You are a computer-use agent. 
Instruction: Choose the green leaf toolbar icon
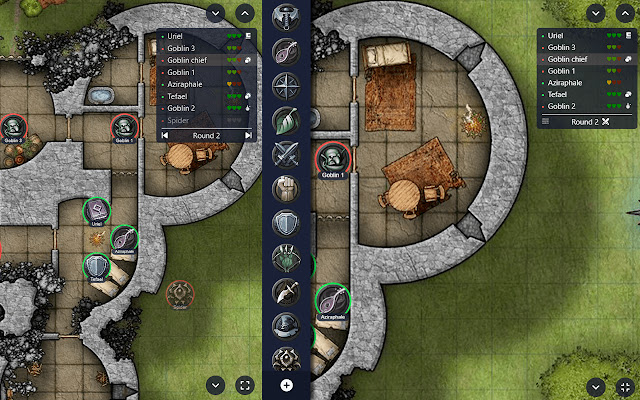click(286, 119)
